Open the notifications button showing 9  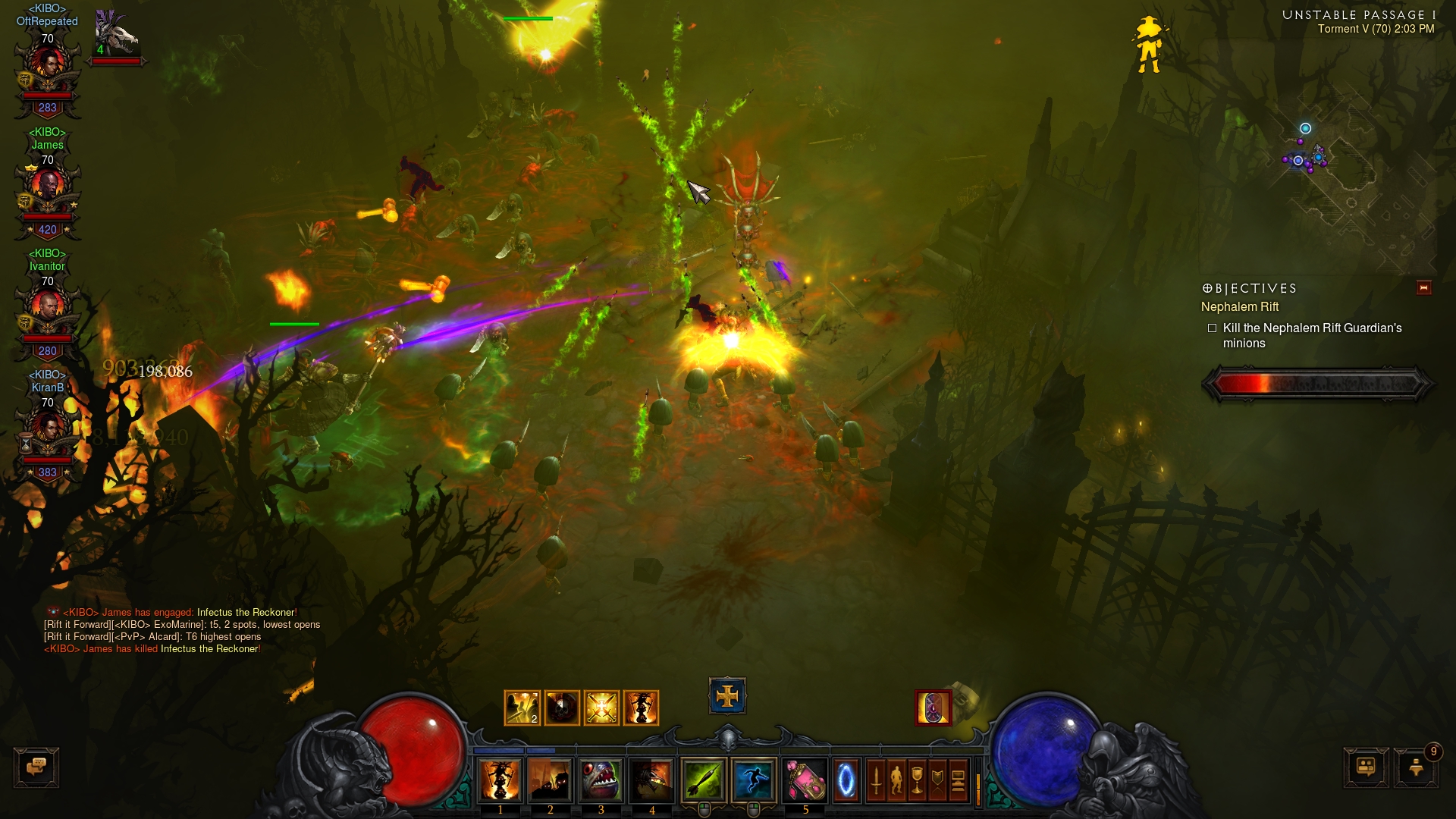tap(1416, 767)
